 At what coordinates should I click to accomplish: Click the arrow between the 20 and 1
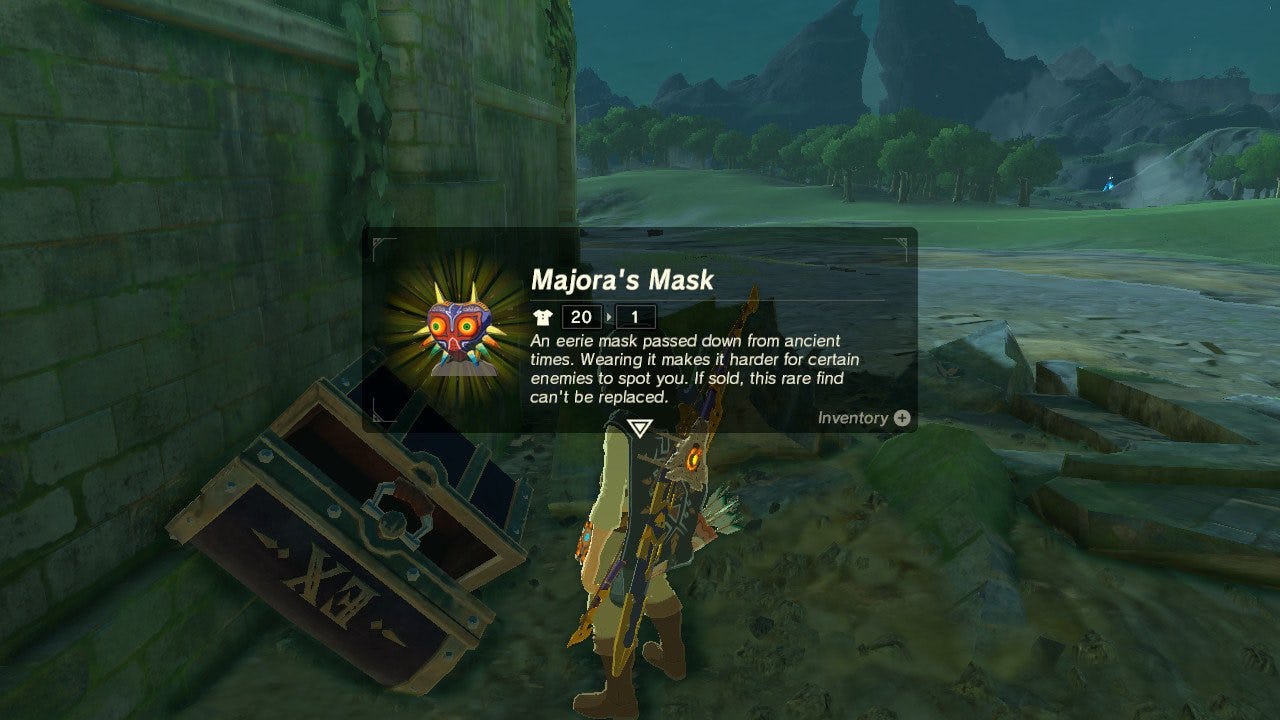coord(607,318)
